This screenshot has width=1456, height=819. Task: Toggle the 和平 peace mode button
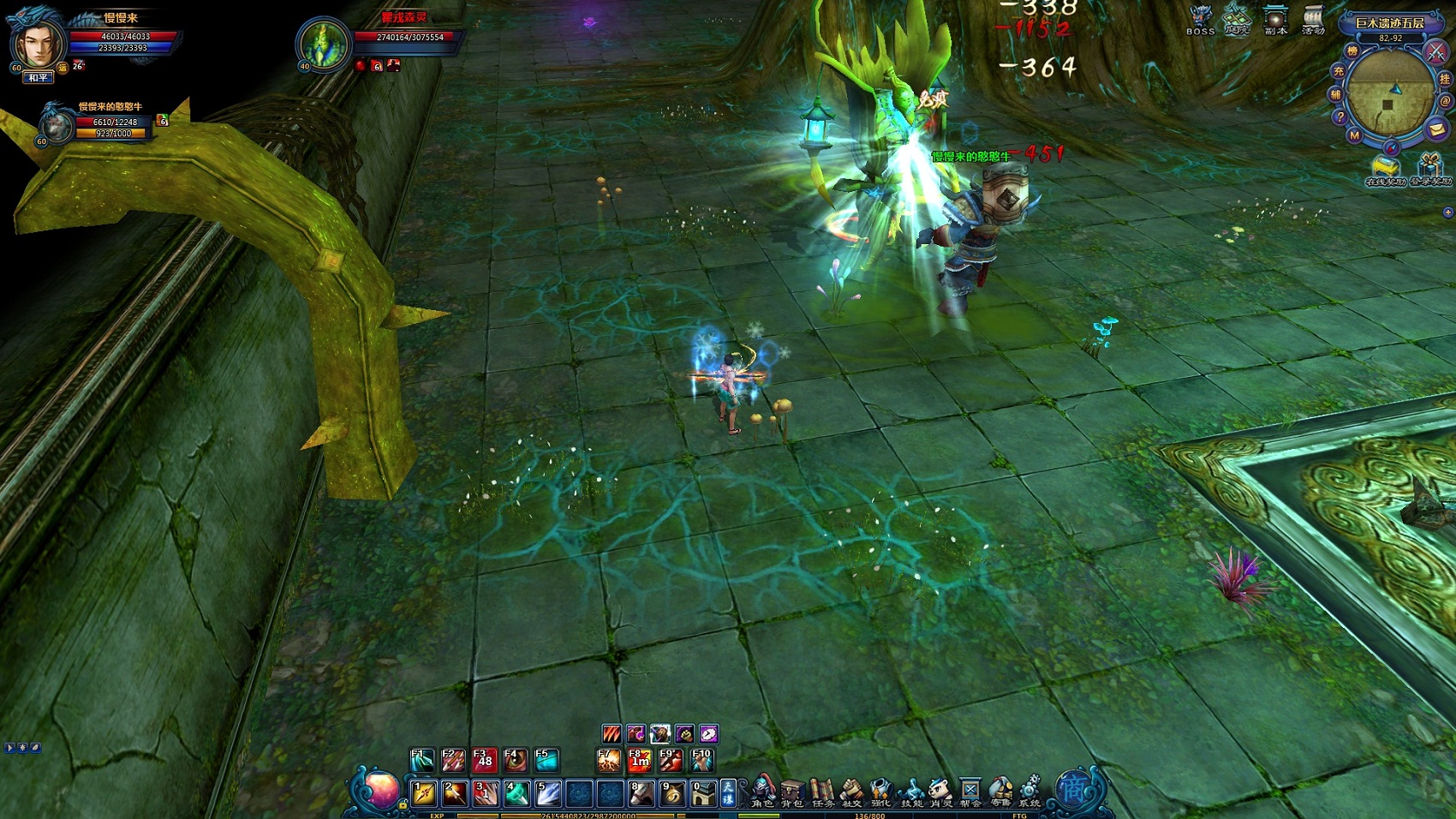[38, 78]
